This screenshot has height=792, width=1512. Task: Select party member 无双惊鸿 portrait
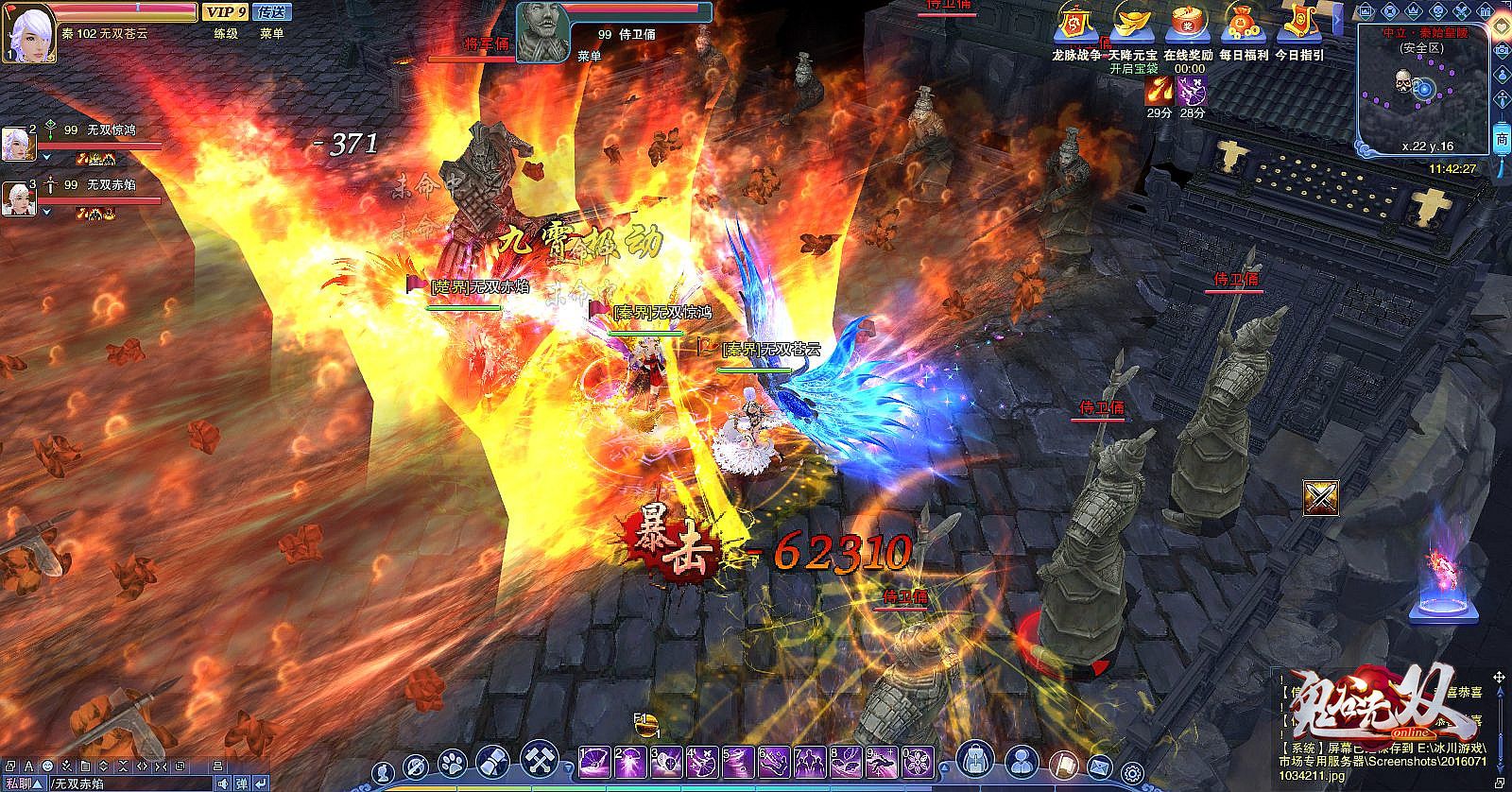coord(20,143)
